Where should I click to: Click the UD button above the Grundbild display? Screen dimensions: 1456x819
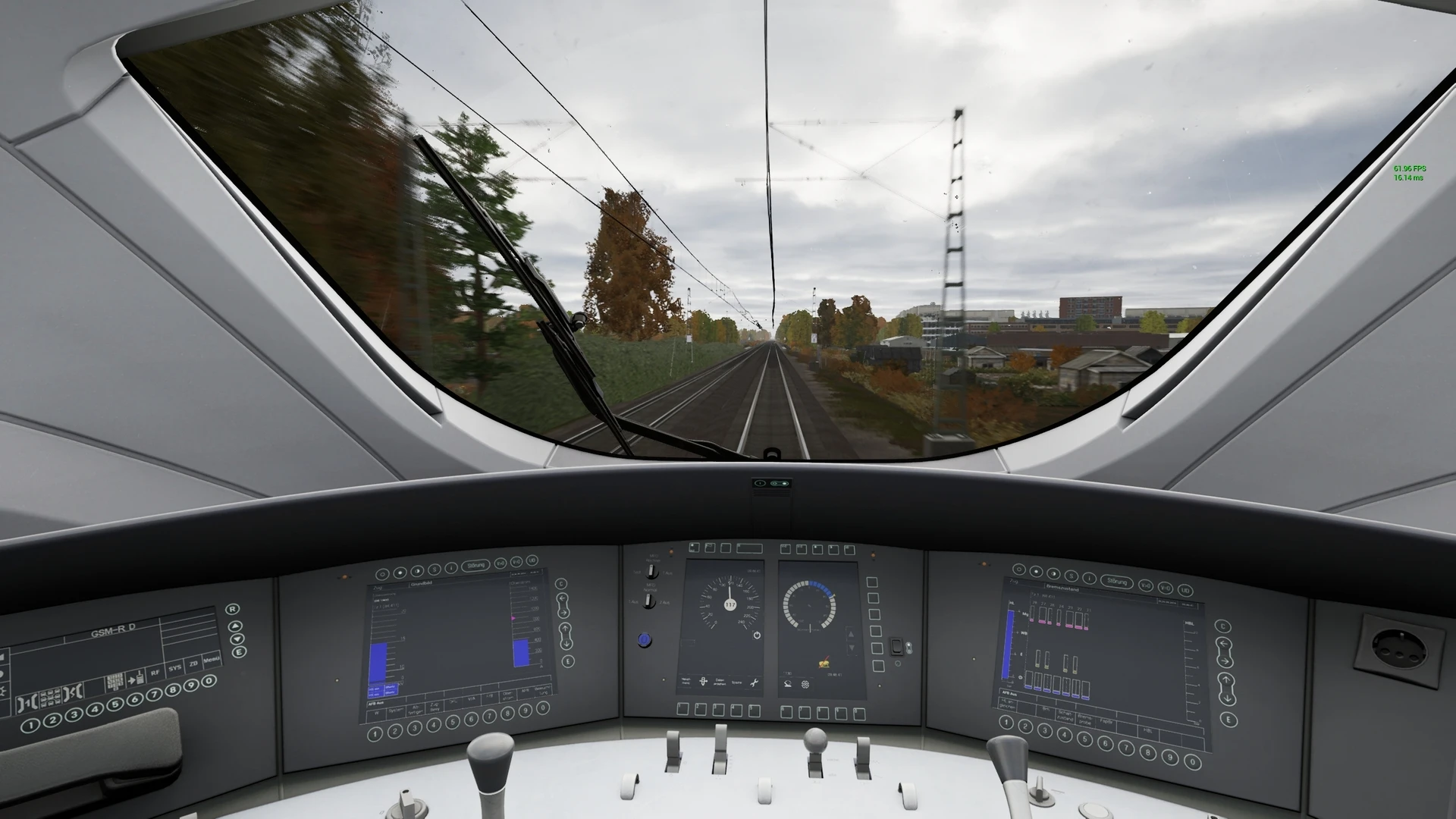coord(532,561)
